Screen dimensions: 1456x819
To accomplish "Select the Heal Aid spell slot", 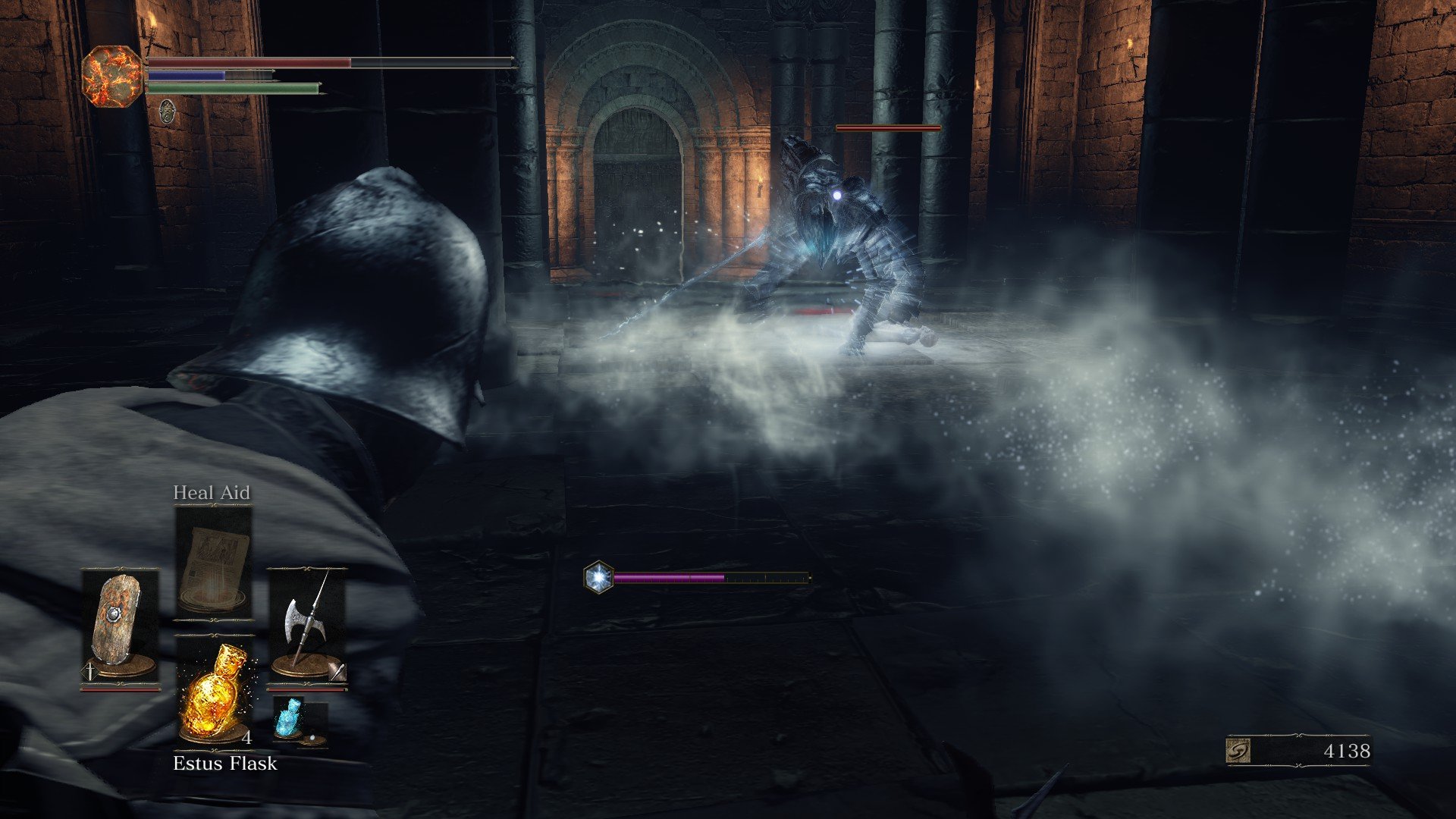I will (213, 561).
